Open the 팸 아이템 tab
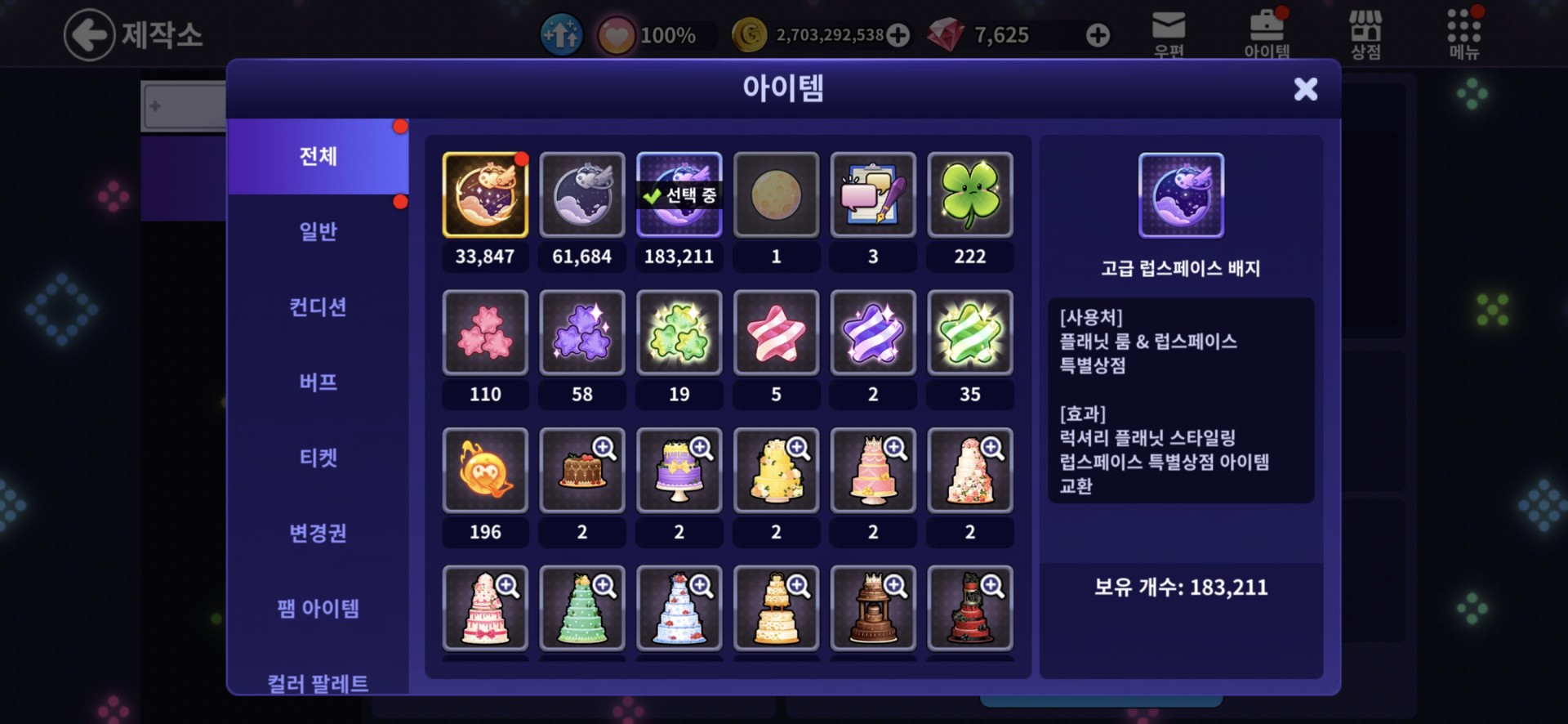 coord(318,608)
